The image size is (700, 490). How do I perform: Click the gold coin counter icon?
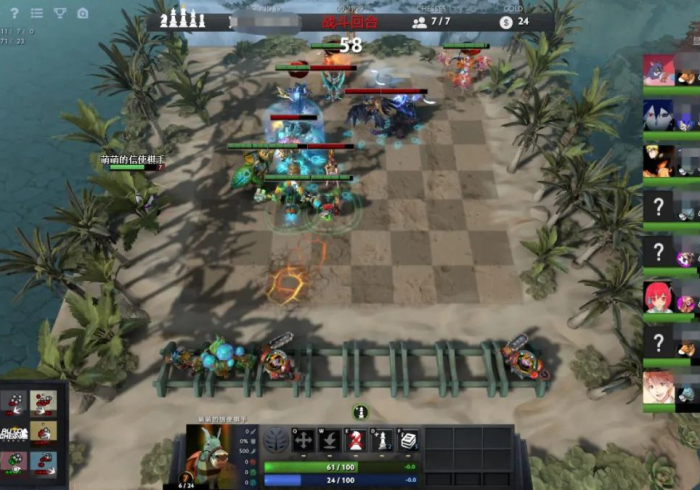pyautogui.click(x=506, y=21)
